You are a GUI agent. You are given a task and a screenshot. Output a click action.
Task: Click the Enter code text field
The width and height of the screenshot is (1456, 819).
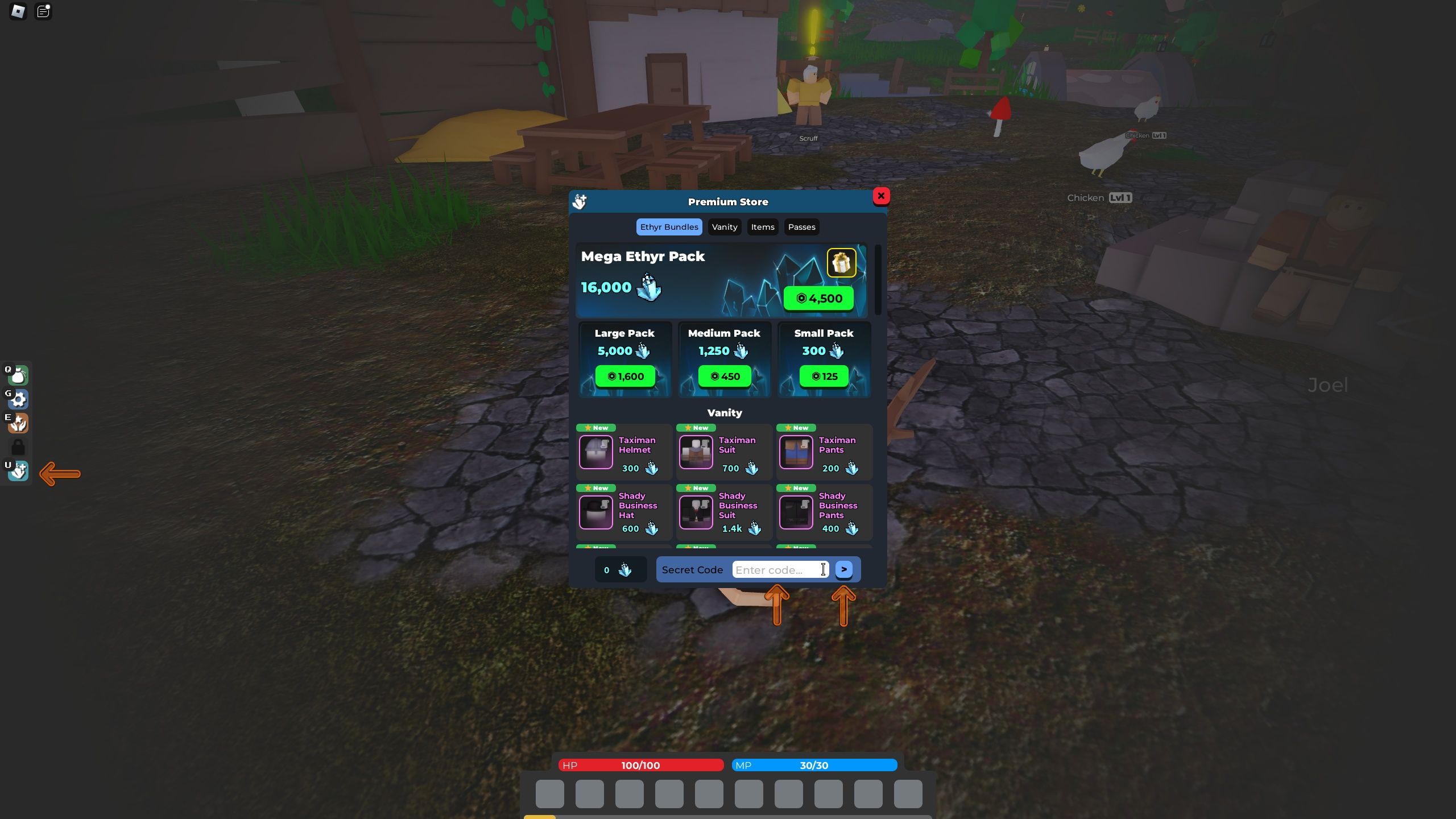pos(780,569)
